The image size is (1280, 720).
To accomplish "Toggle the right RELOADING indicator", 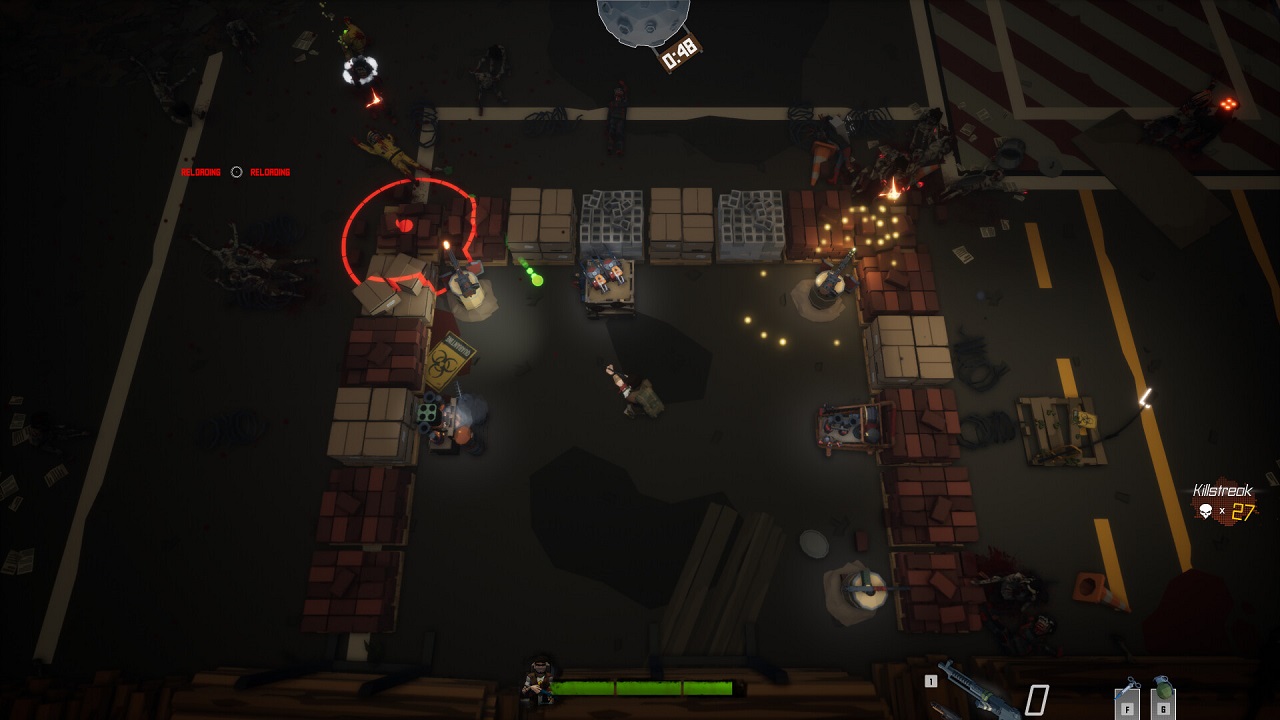I will coord(270,171).
